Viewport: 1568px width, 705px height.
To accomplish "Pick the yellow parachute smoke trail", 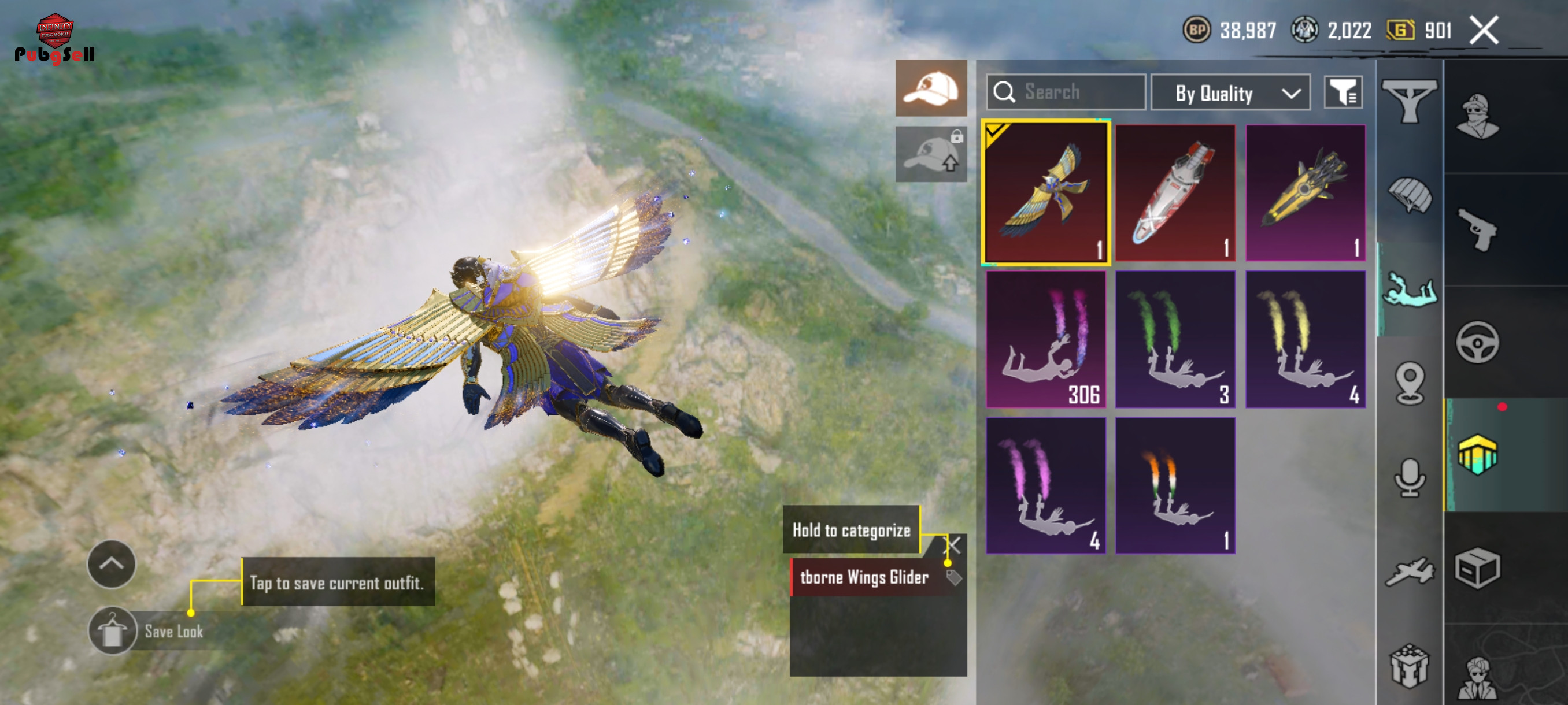I will (x=1305, y=339).
